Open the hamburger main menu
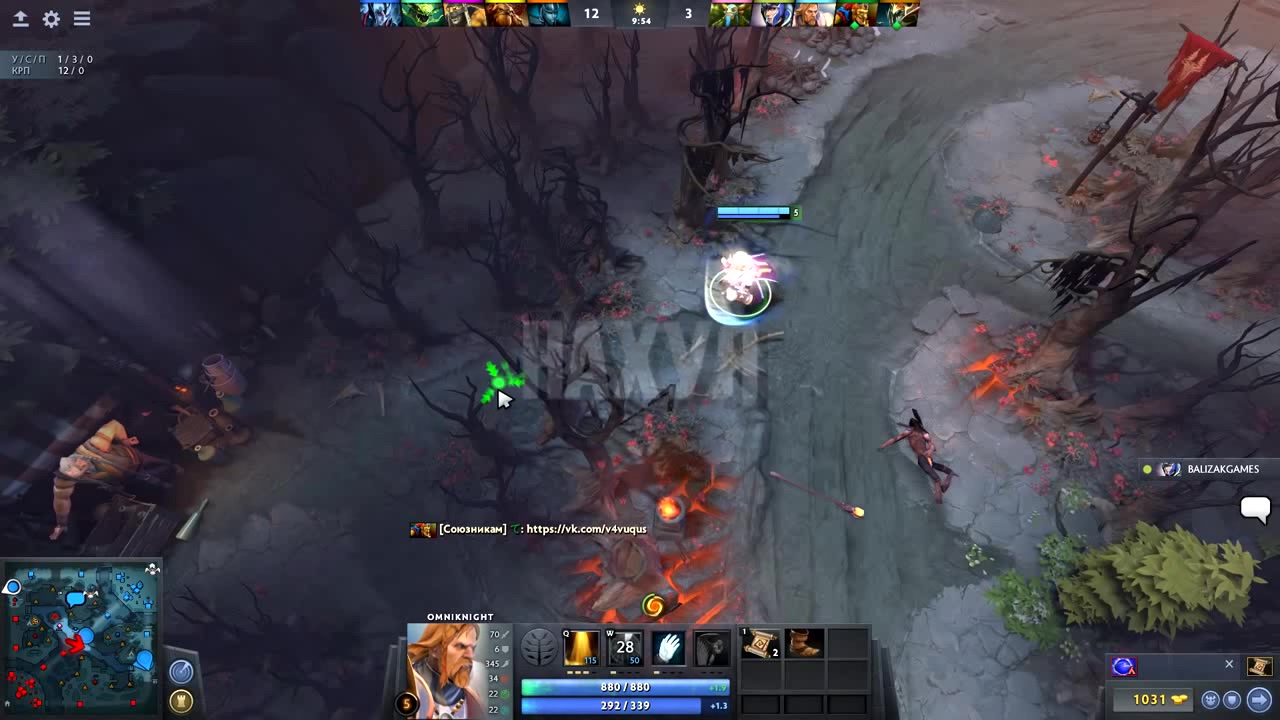The image size is (1280, 720). (82, 19)
